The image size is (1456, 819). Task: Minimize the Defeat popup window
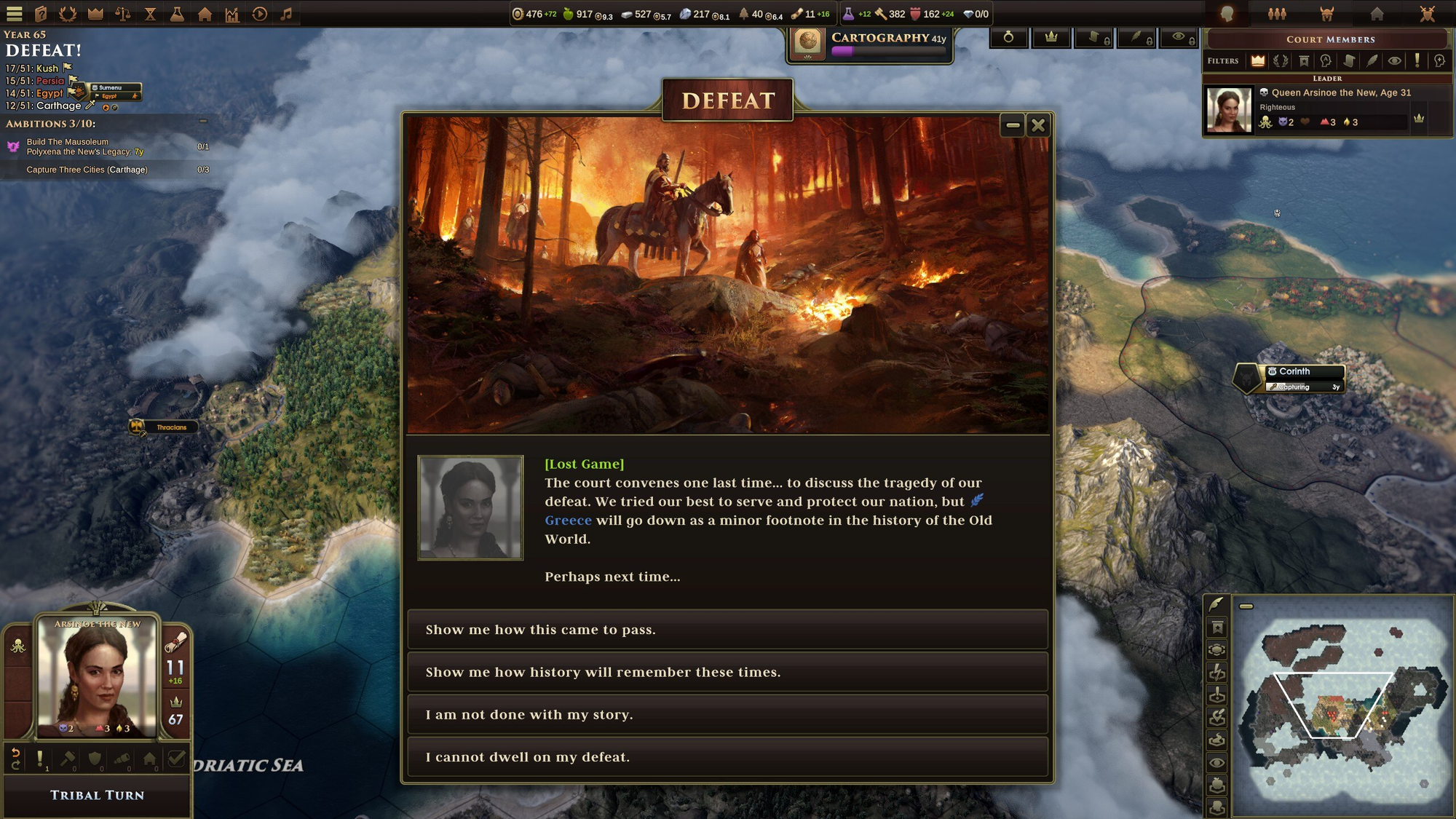(1013, 125)
